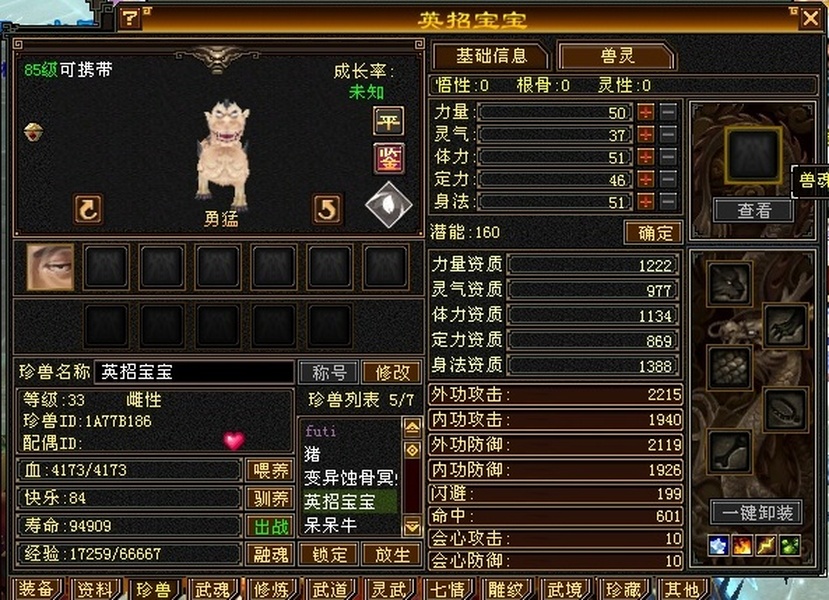Open the help question mark button
The height and width of the screenshot is (600, 829).
(x=130, y=17)
